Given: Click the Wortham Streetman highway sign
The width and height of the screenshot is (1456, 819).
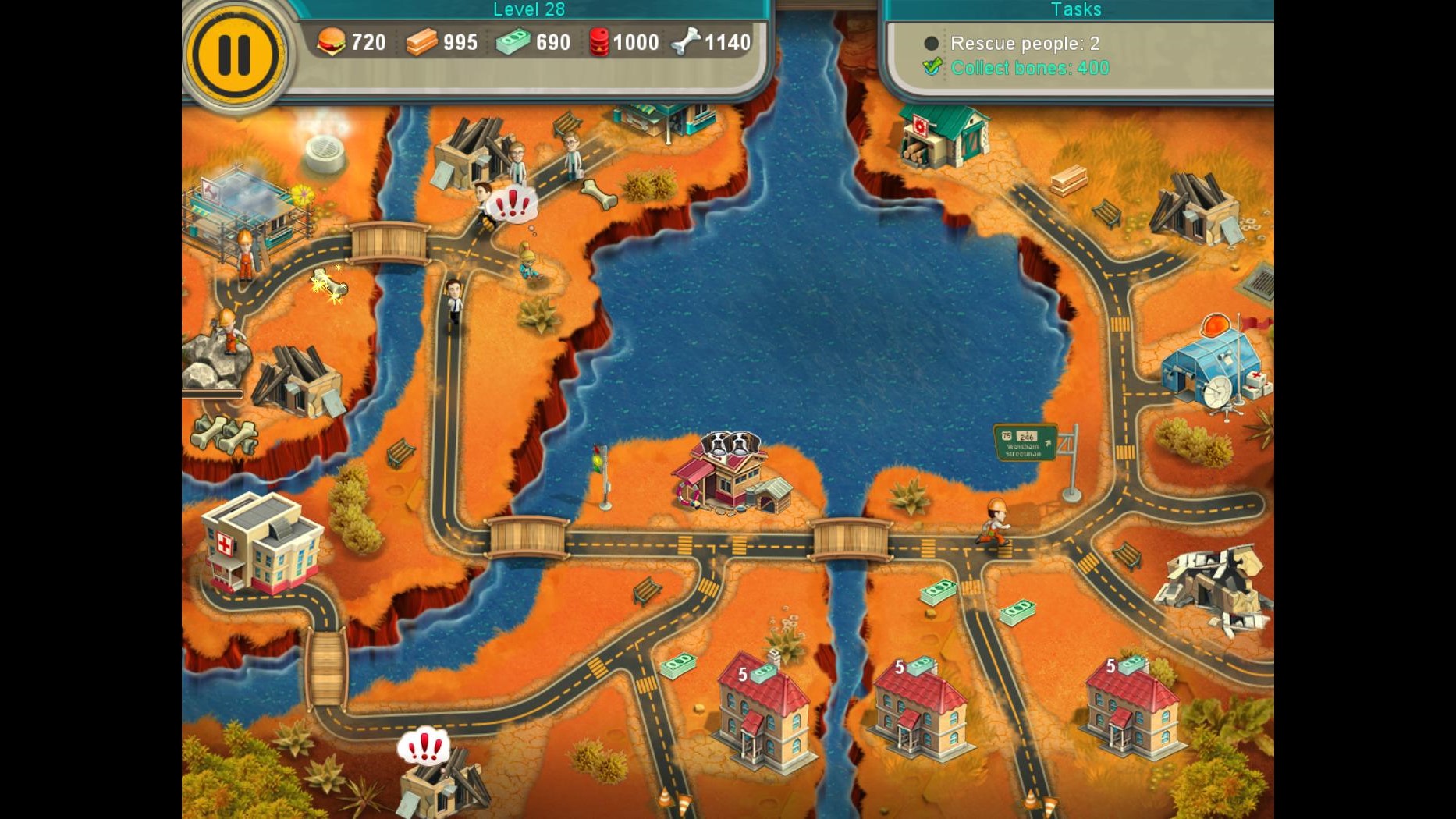Looking at the screenshot, I should 1025,441.
